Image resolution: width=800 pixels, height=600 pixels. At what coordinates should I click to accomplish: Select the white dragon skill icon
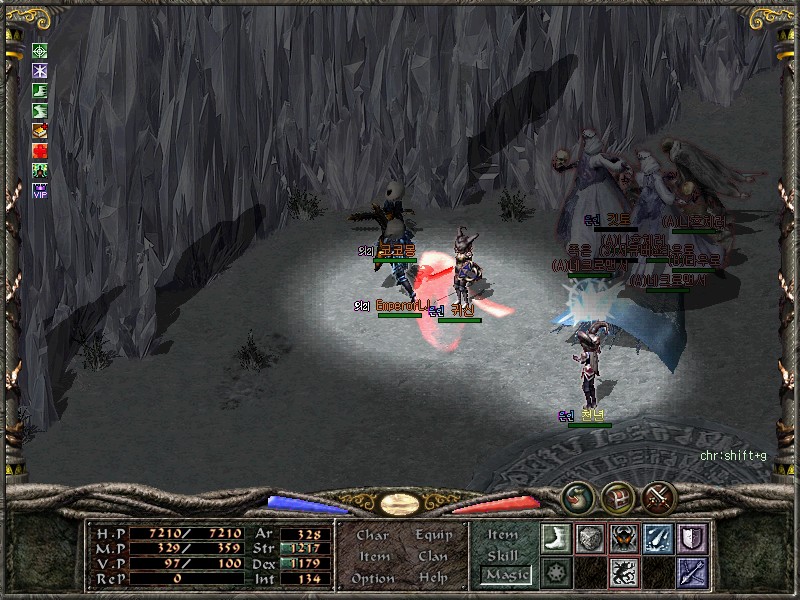point(624,572)
